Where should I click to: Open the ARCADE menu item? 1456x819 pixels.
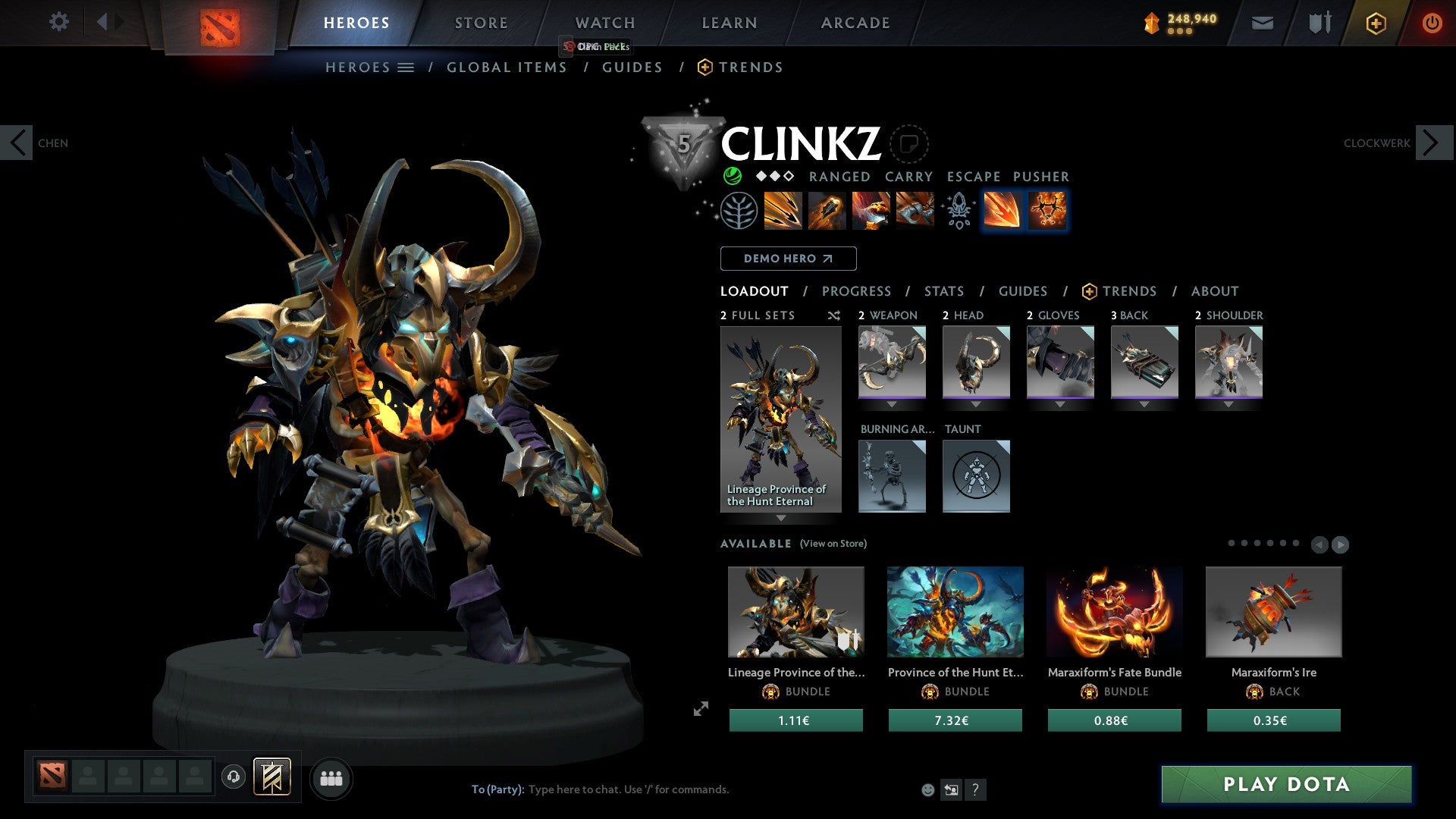pos(855,23)
